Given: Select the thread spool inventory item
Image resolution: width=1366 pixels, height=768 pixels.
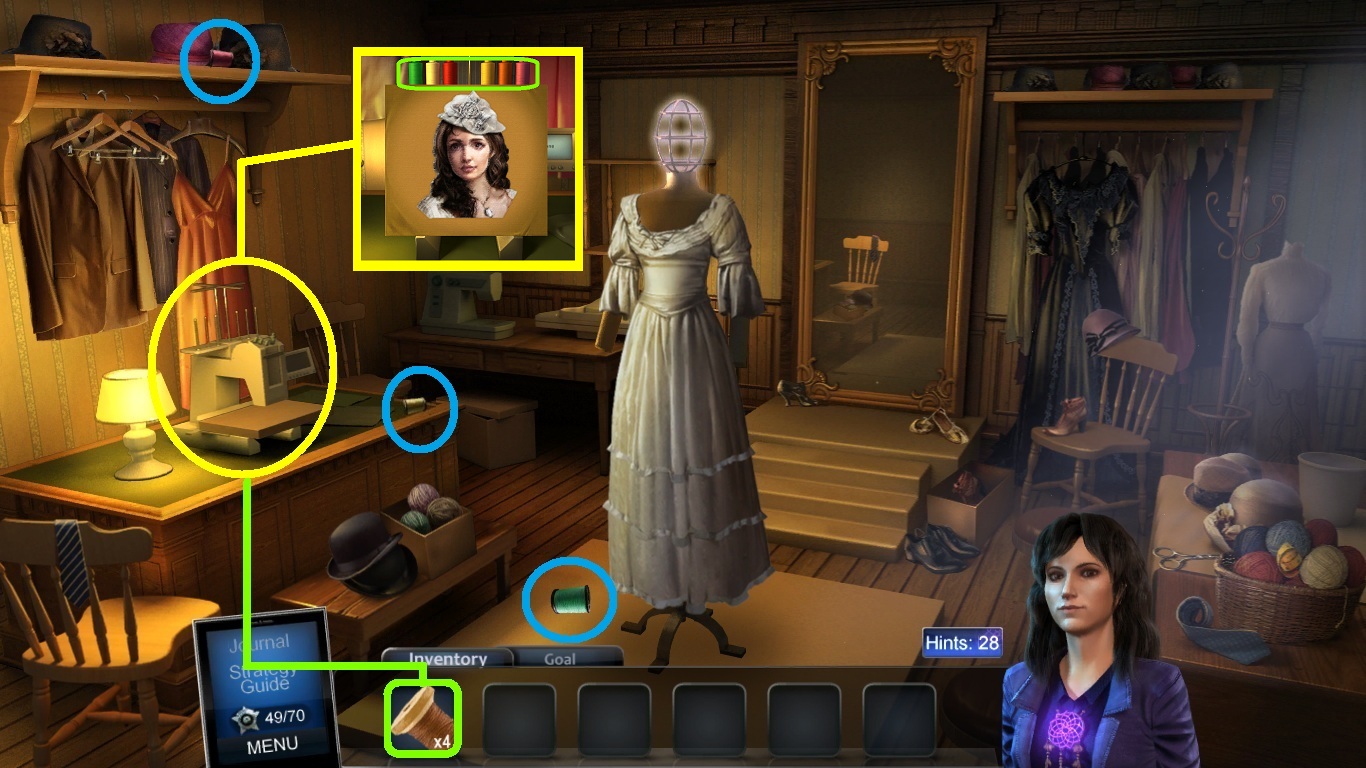Looking at the screenshot, I should [x=422, y=717].
